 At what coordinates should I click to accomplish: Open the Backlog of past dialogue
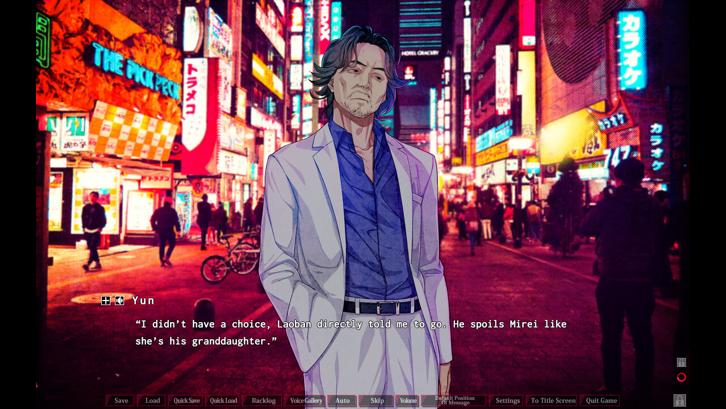(x=264, y=401)
